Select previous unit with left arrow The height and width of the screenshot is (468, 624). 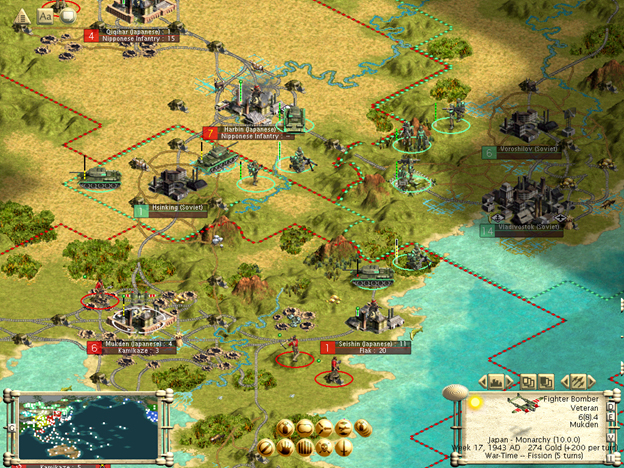[567, 381]
